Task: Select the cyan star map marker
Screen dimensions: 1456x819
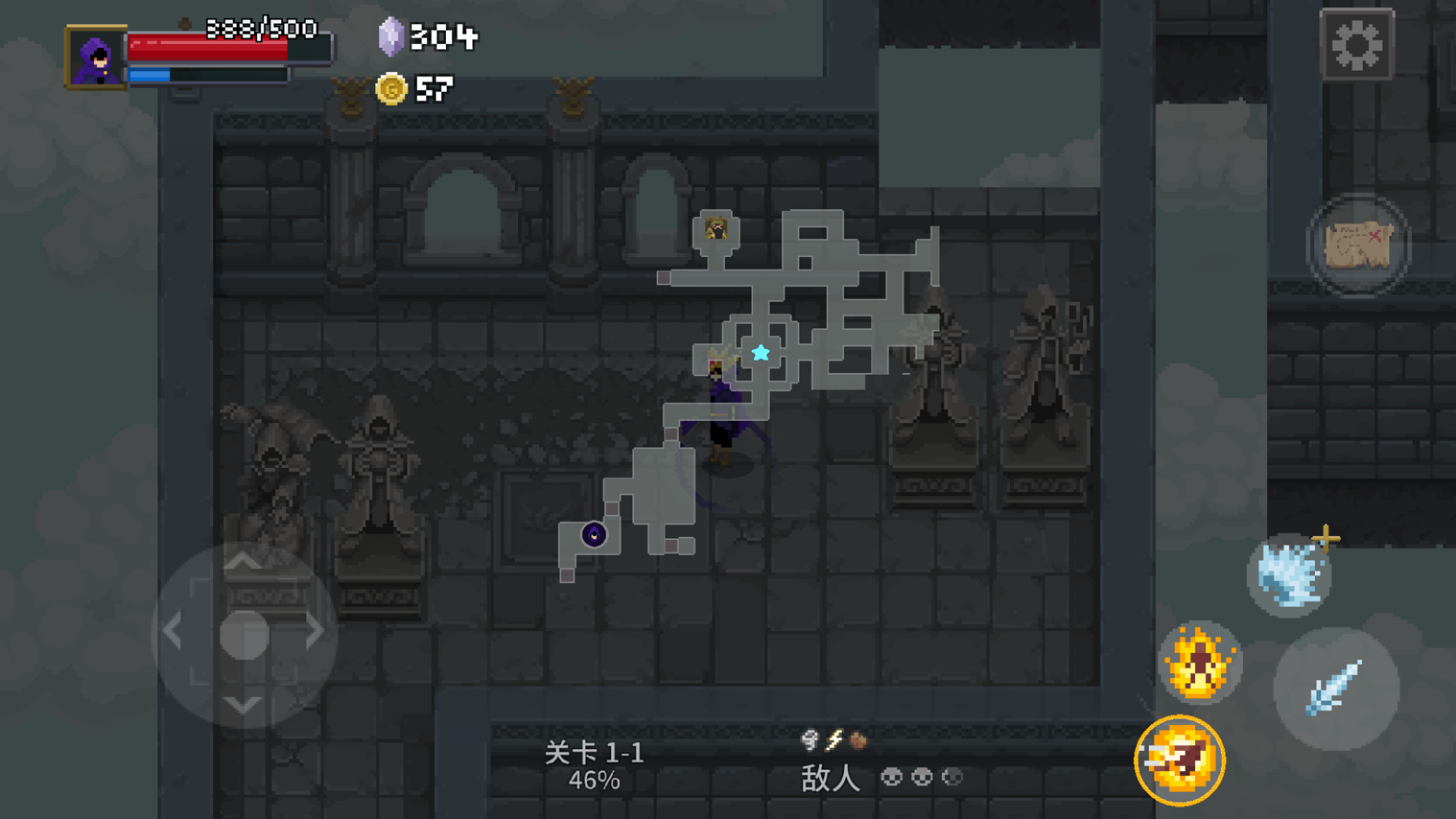Action: point(761,353)
